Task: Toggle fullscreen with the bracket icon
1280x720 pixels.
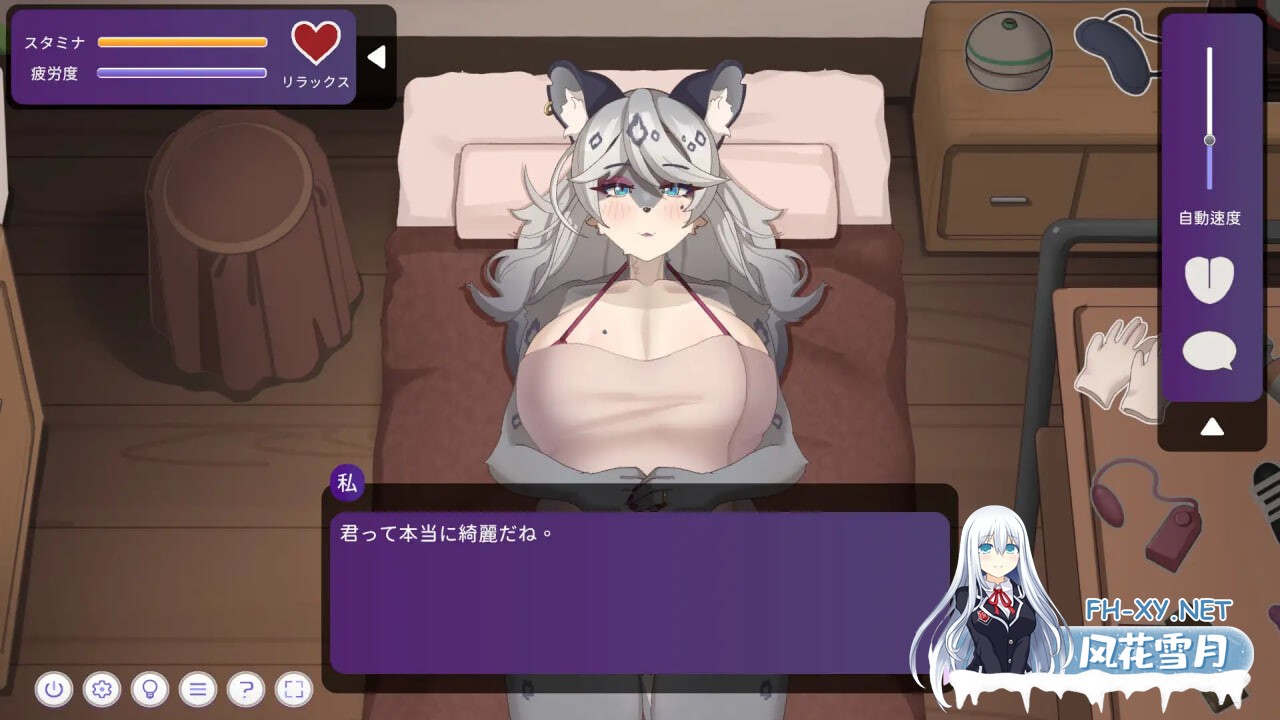Action: [x=294, y=690]
